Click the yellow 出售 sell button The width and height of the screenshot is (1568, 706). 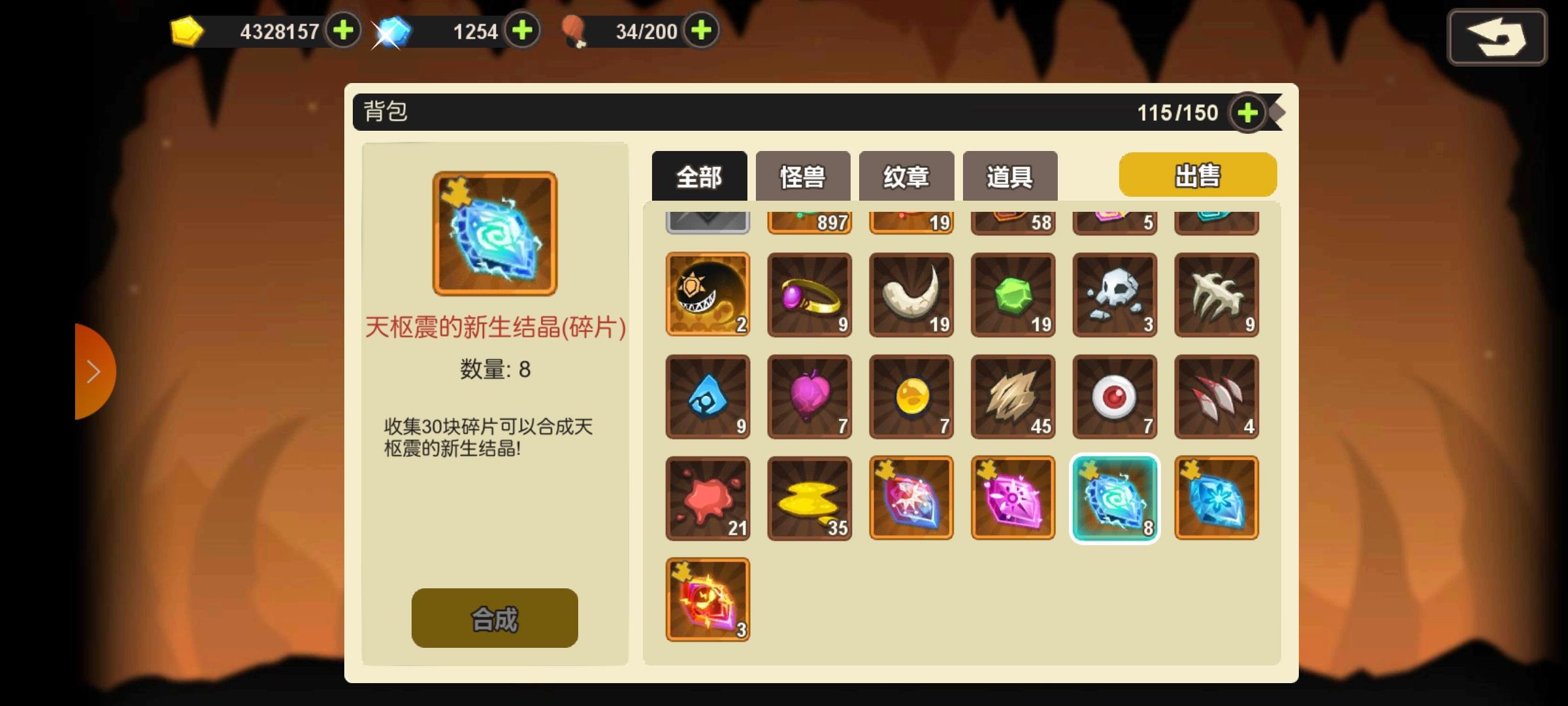[1198, 175]
